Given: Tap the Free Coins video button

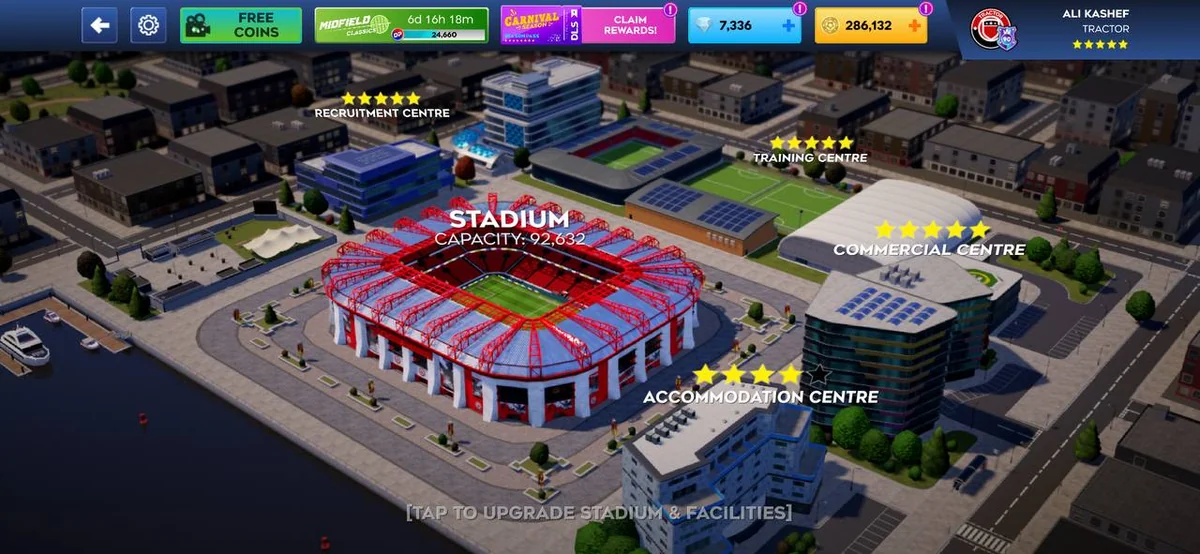Looking at the screenshot, I should tap(241, 25).
